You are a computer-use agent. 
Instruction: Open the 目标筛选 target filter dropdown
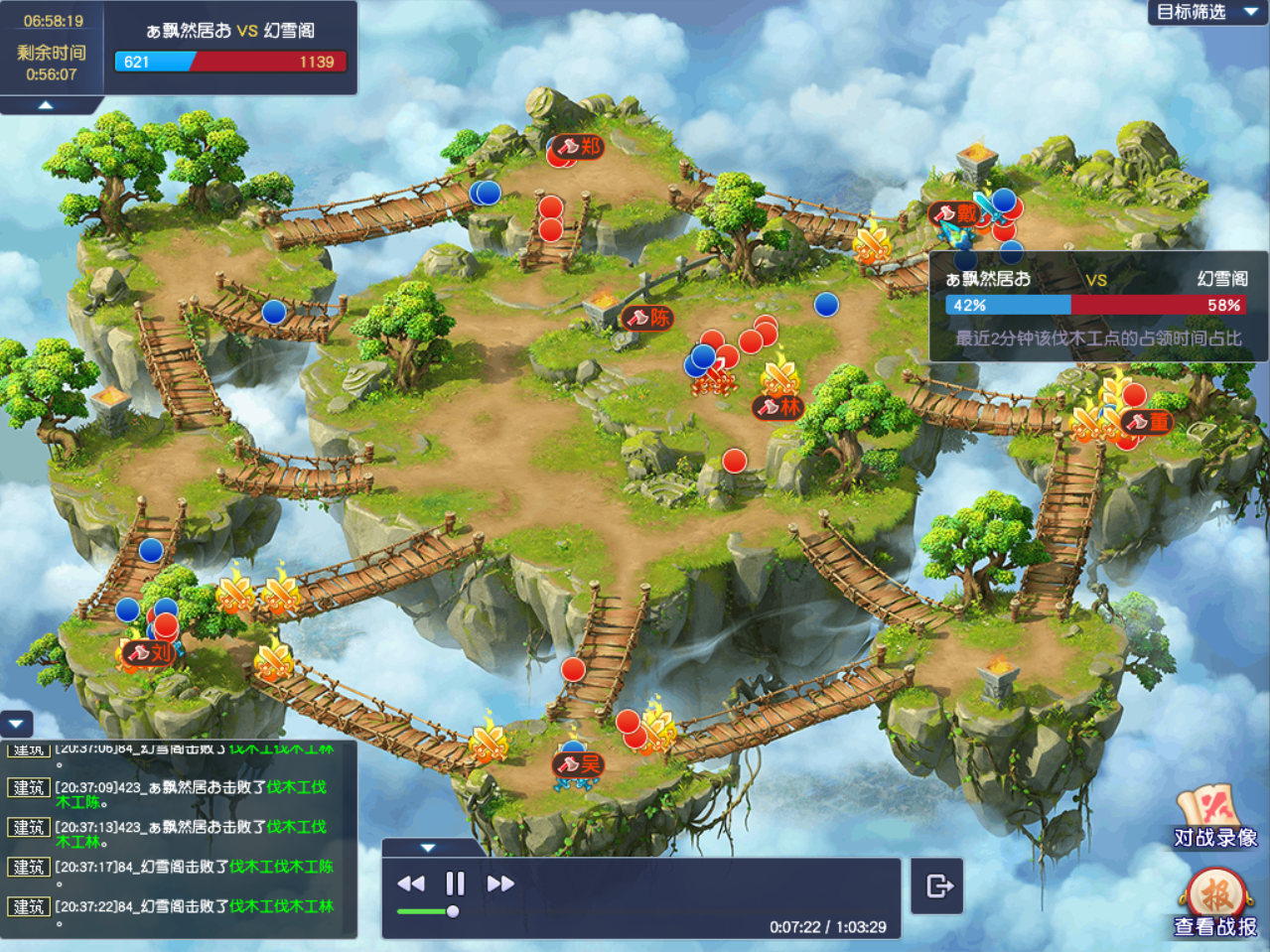[x=1205, y=12]
